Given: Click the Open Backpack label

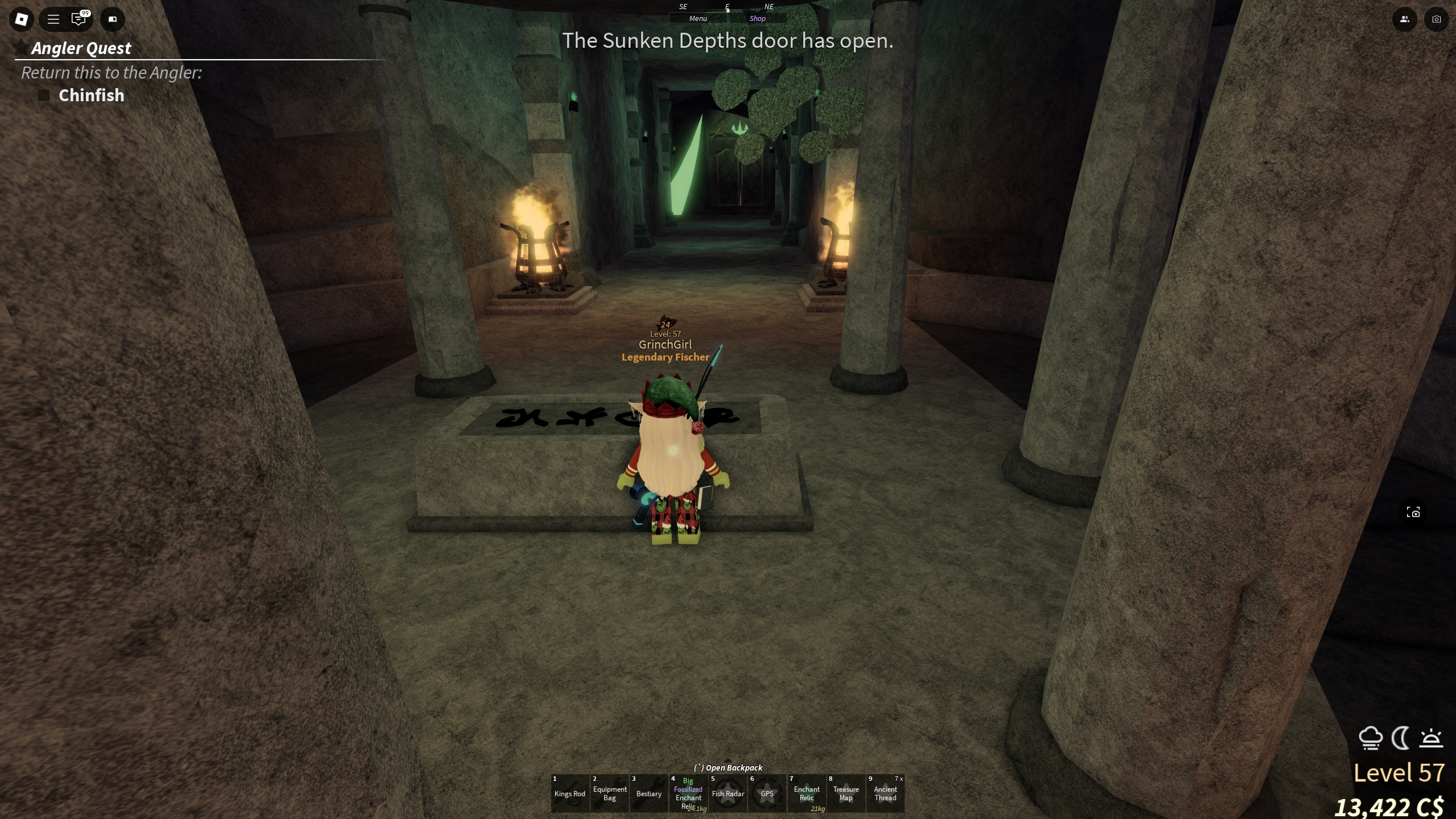Looking at the screenshot, I should pos(728,767).
